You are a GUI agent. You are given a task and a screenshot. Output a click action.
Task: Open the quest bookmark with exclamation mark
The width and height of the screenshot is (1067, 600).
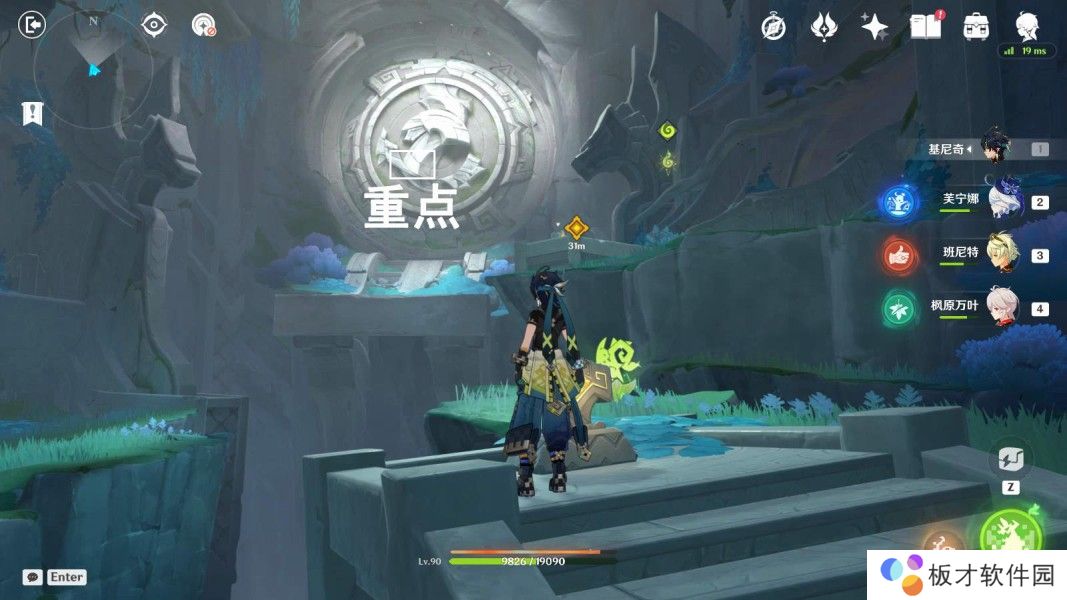[32, 113]
